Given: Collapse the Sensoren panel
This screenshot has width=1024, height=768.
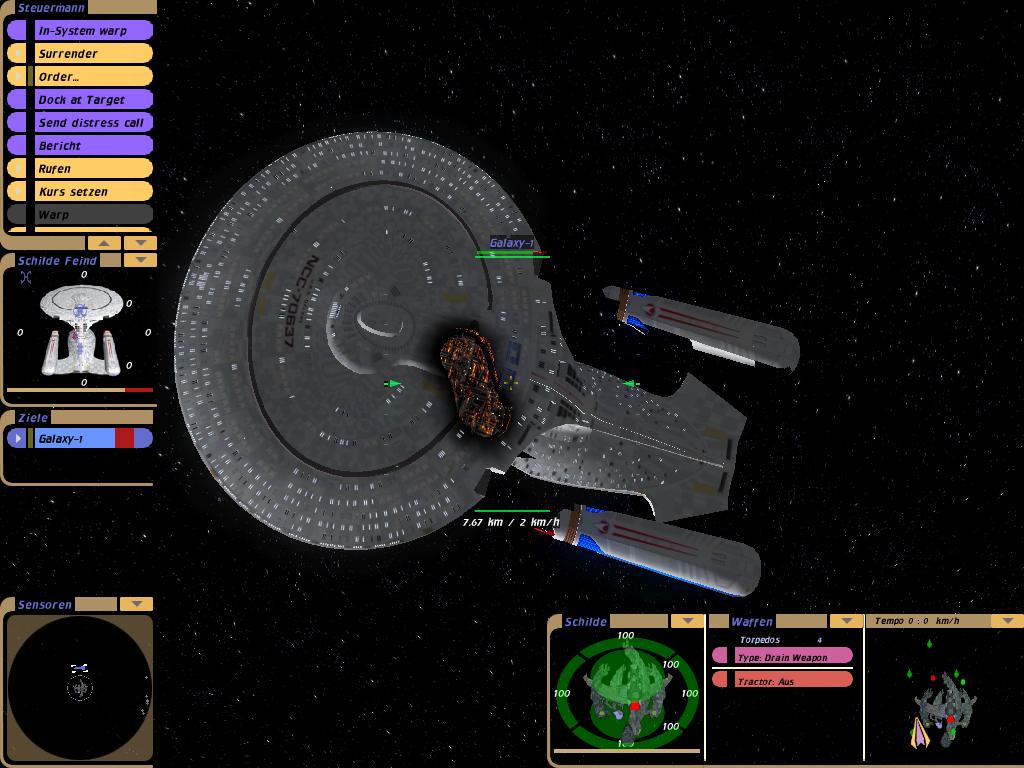Looking at the screenshot, I should coord(136,604).
